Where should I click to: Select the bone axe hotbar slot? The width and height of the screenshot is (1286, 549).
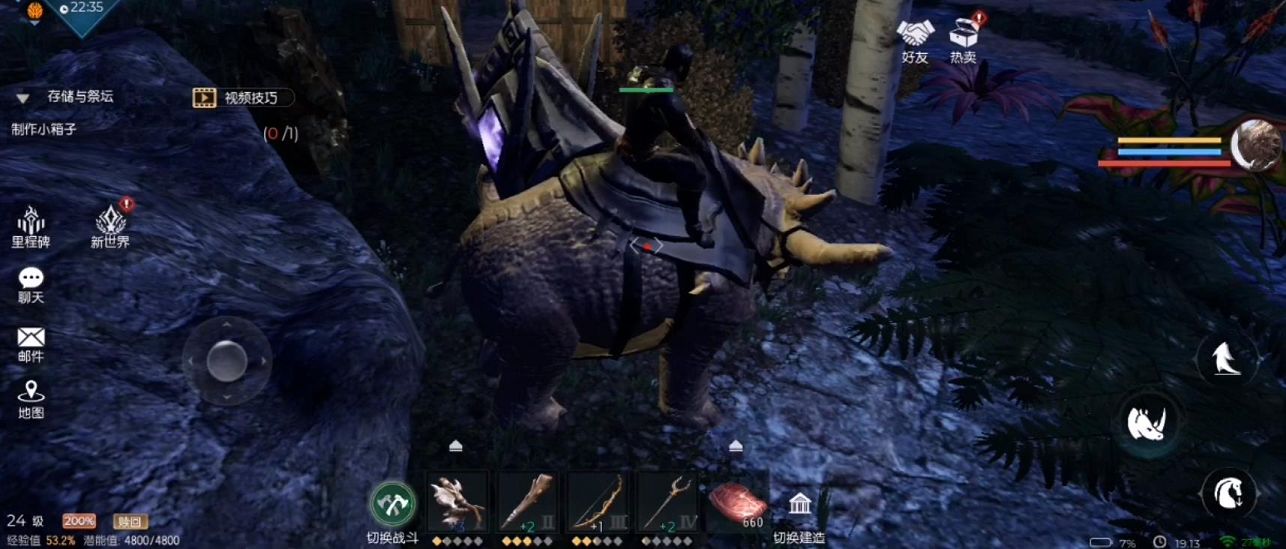(458, 501)
